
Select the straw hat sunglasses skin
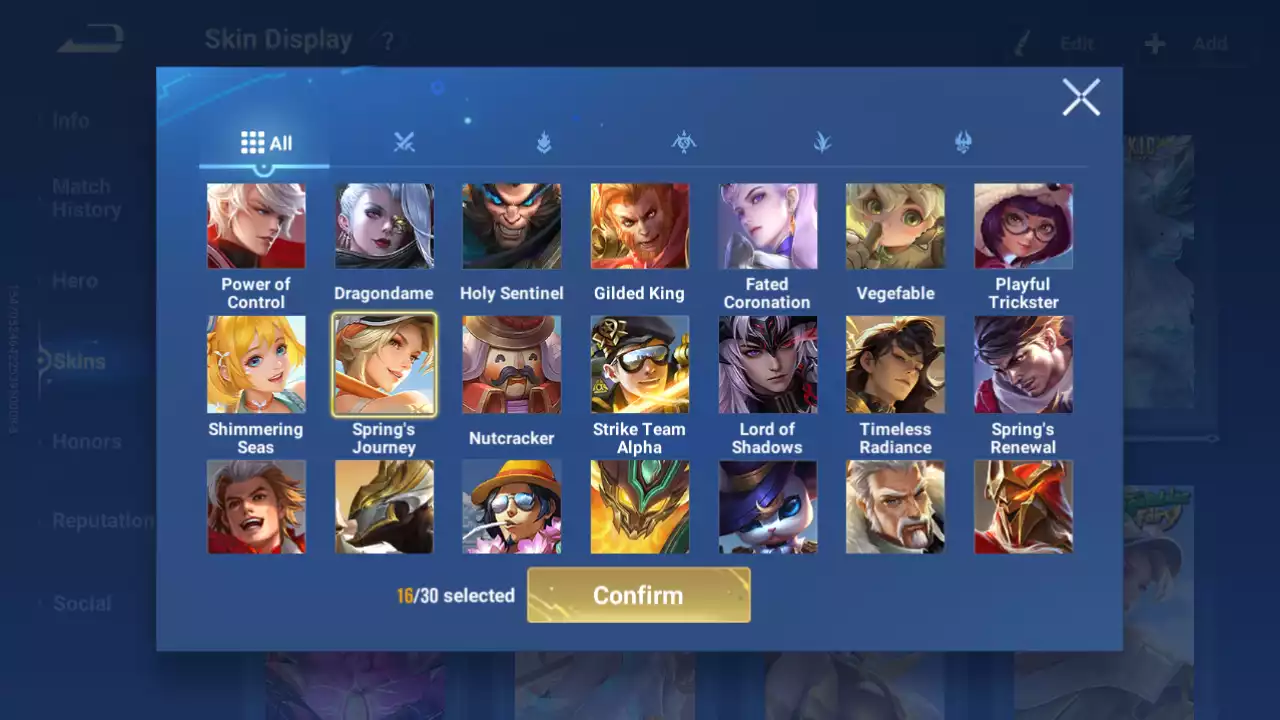(x=512, y=506)
